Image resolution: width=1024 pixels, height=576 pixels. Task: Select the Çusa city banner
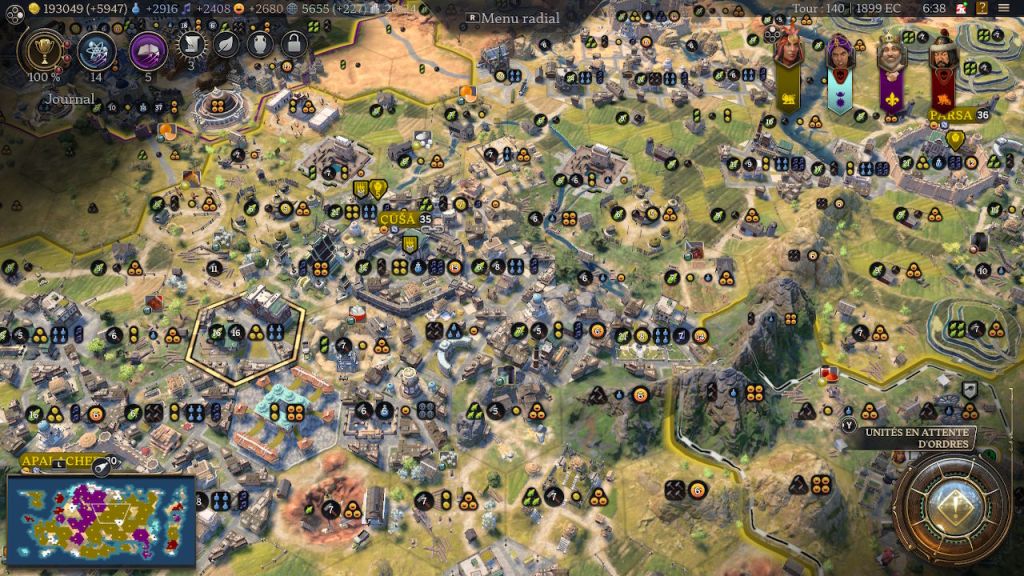(400, 218)
